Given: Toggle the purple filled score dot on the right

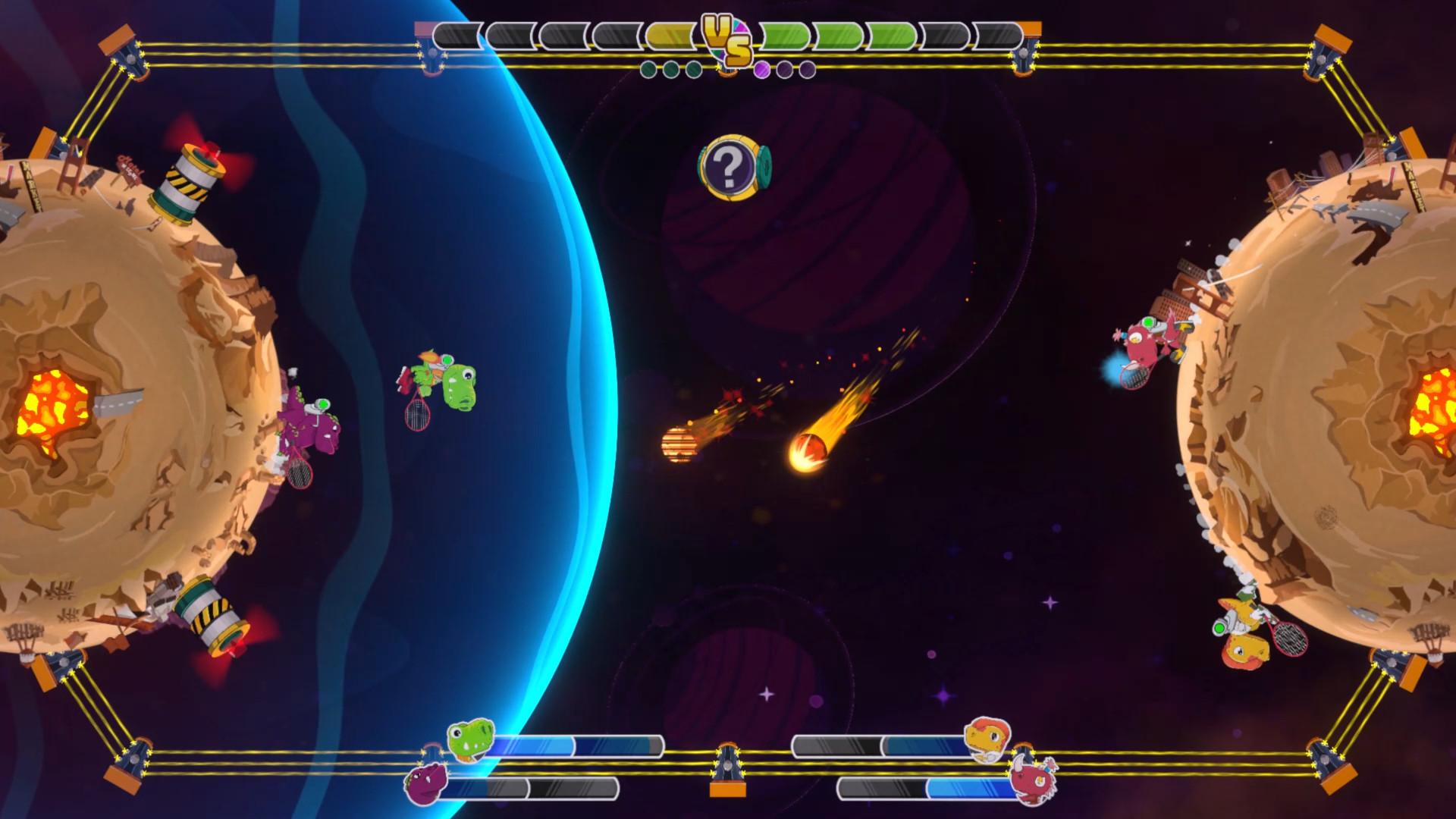Looking at the screenshot, I should [762, 70].
